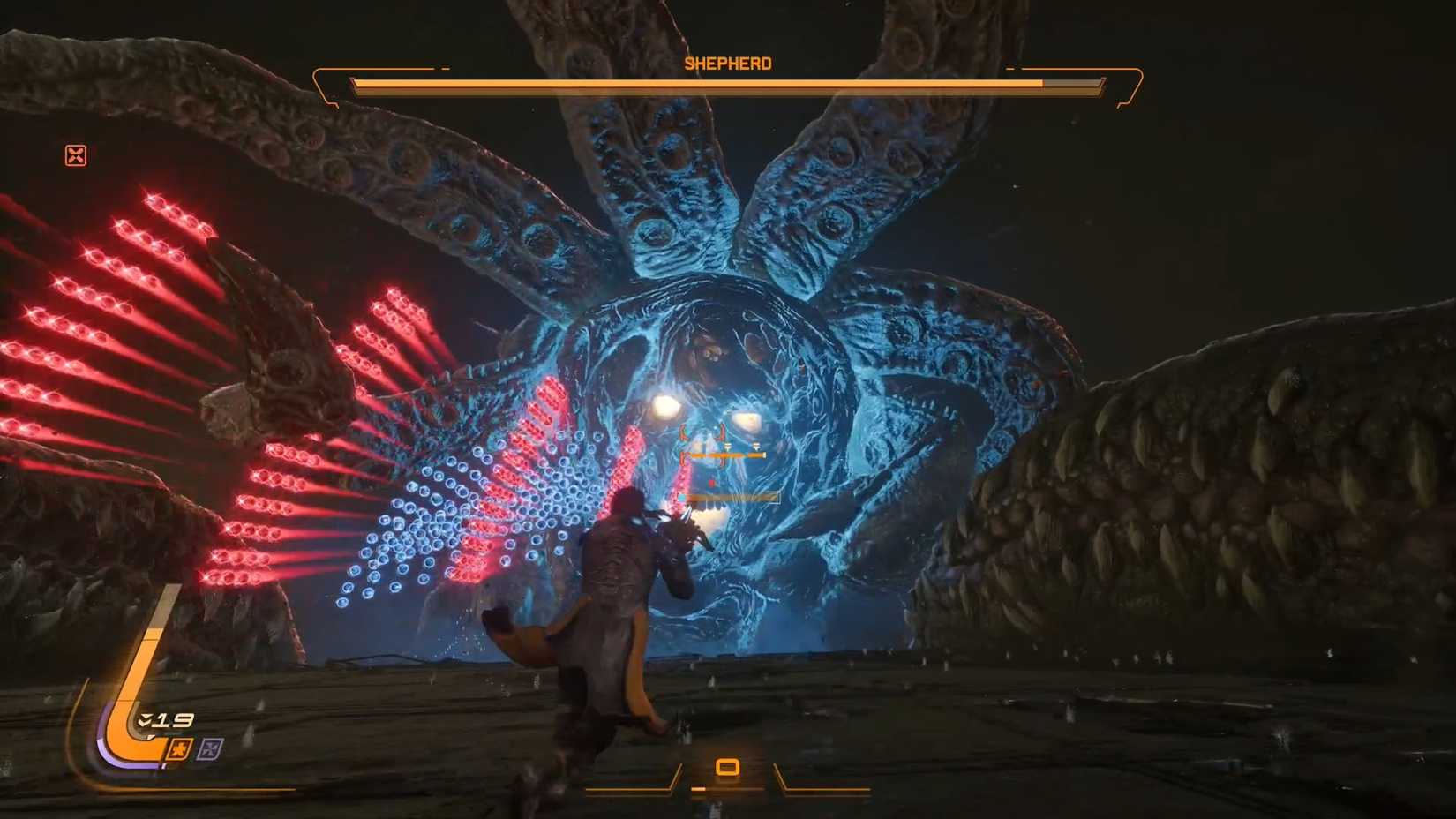
Task: Click the downward chevron on the ammo counter
Action: (x=143, y=719)
